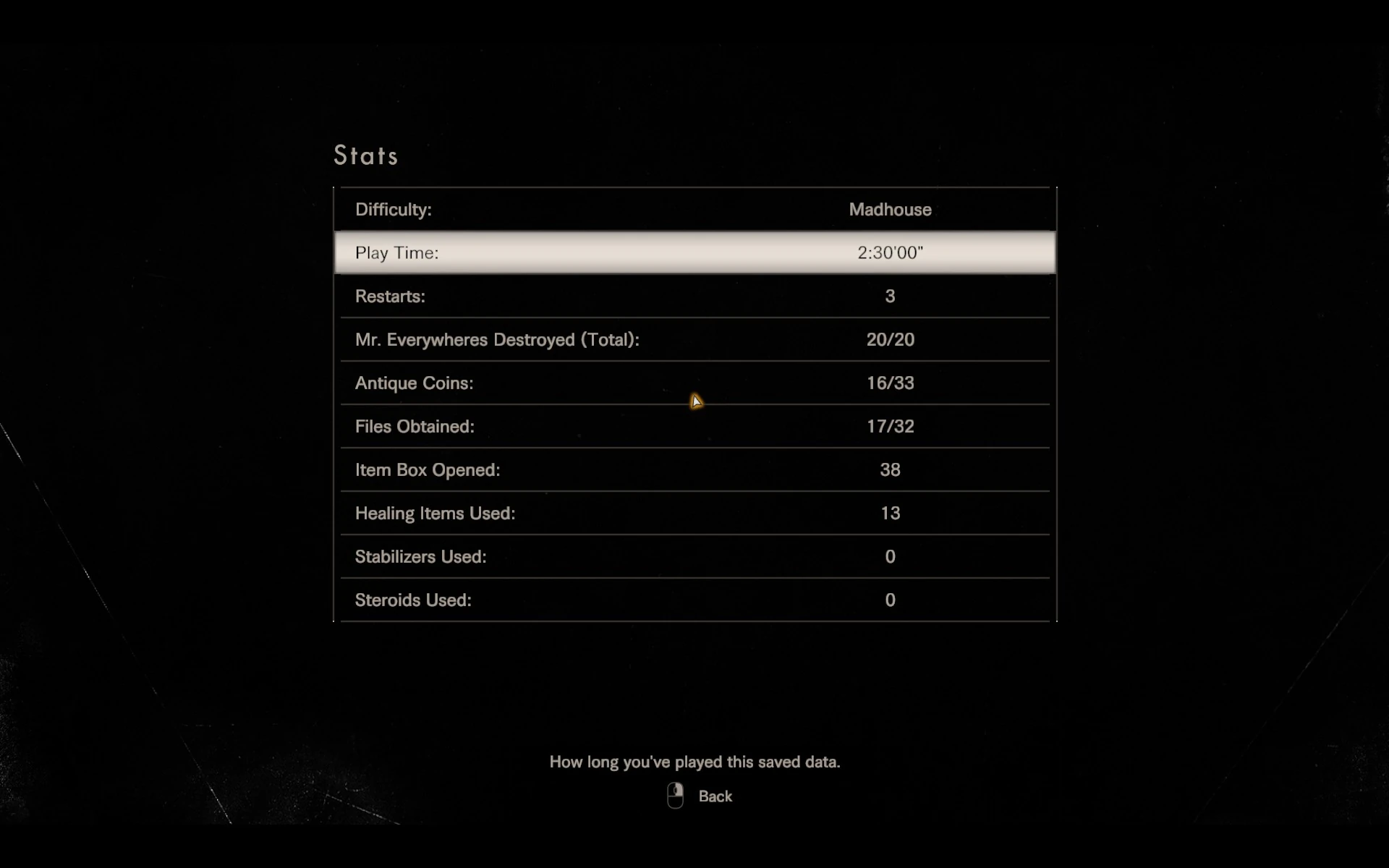This screenshot has height=868, width=1389.
Task: Select the Item Box Opened row
Action: click(x=694, y=469)
